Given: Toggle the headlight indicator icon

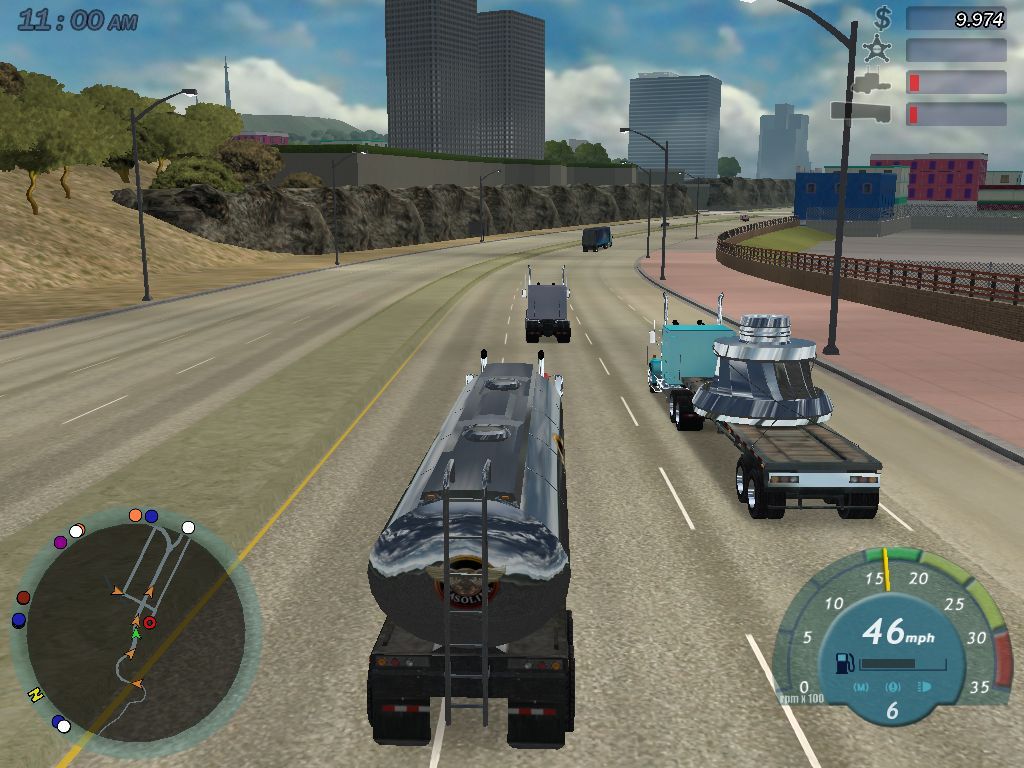Looking at the screenshot, I should coord(924,687).
